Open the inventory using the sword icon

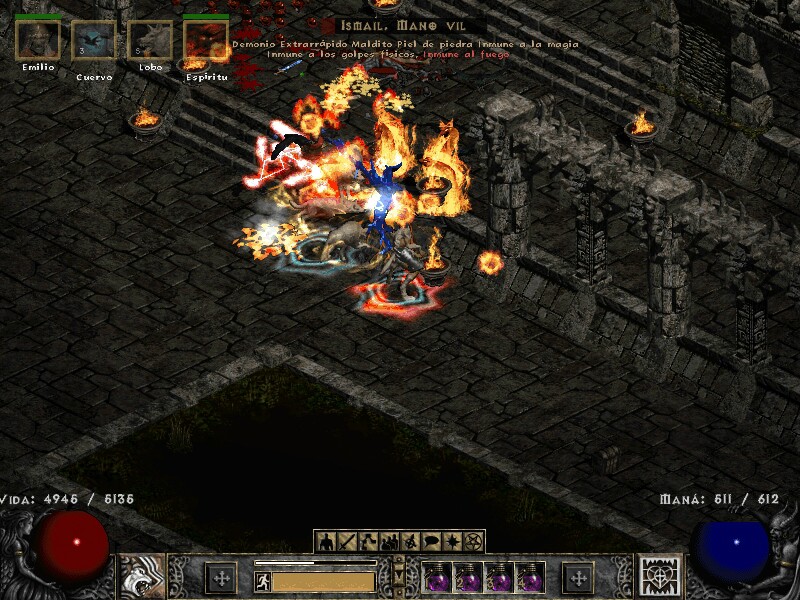(347, 542)
